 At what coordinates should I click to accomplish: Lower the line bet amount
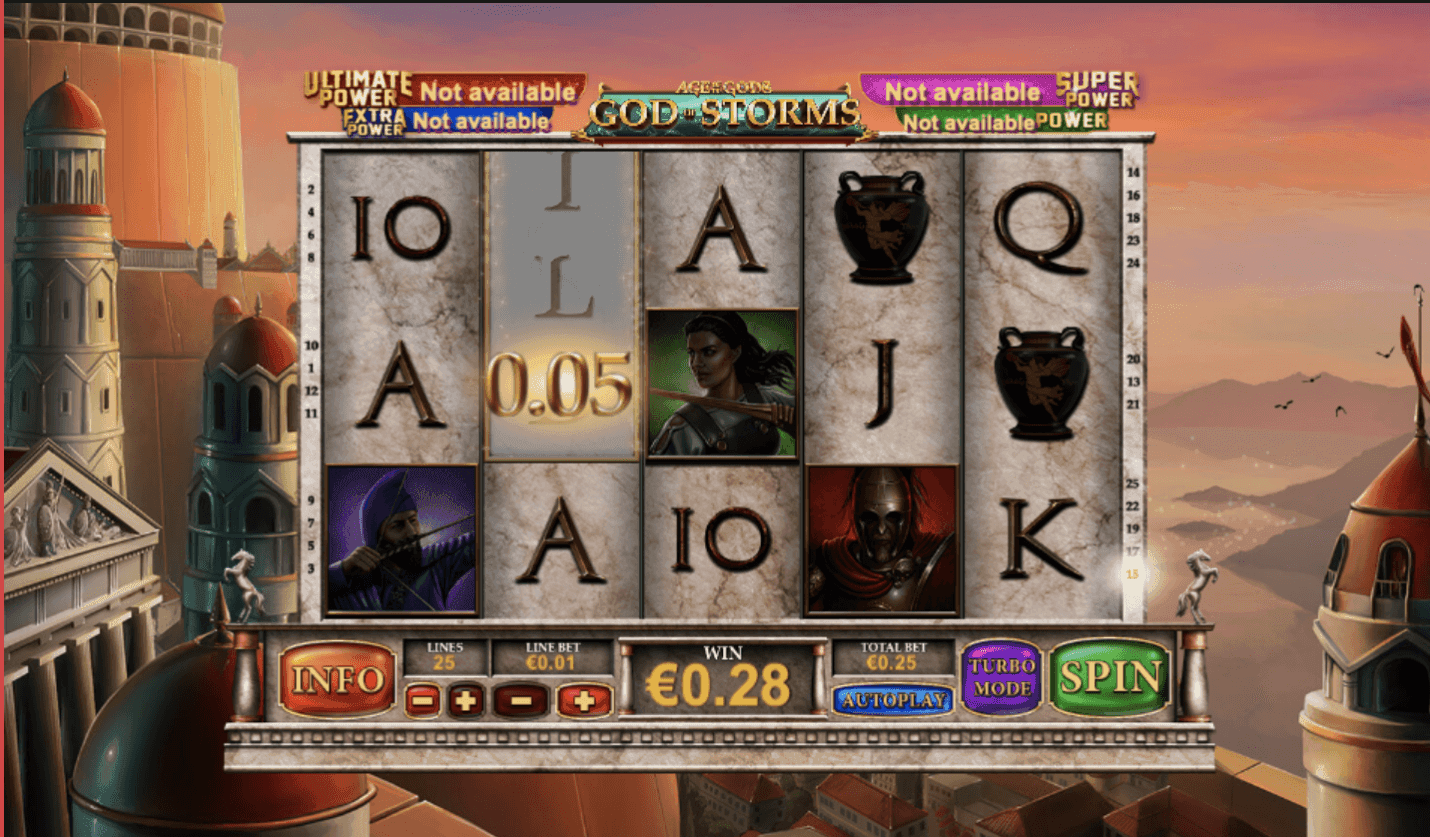pyautogui.click(x=520, y=701)
